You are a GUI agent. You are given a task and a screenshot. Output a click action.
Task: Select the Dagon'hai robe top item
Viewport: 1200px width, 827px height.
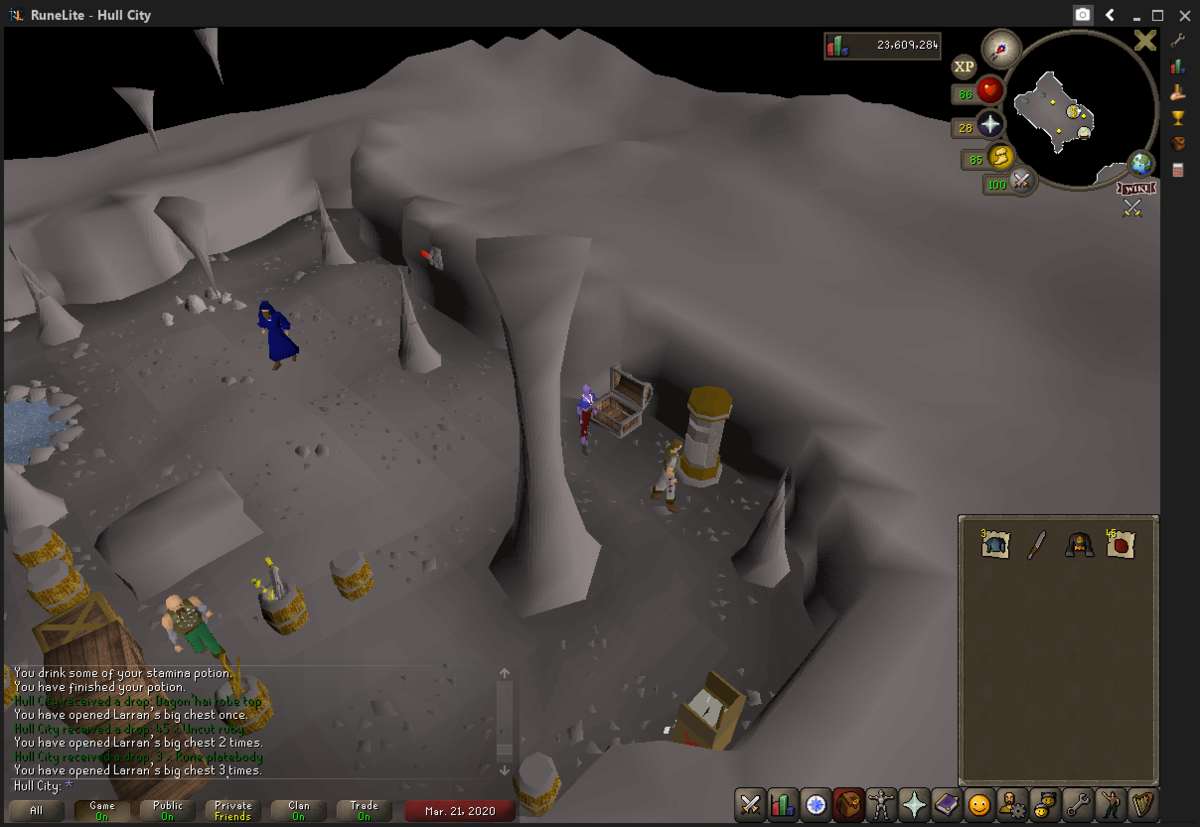[x=1078, y=545]
